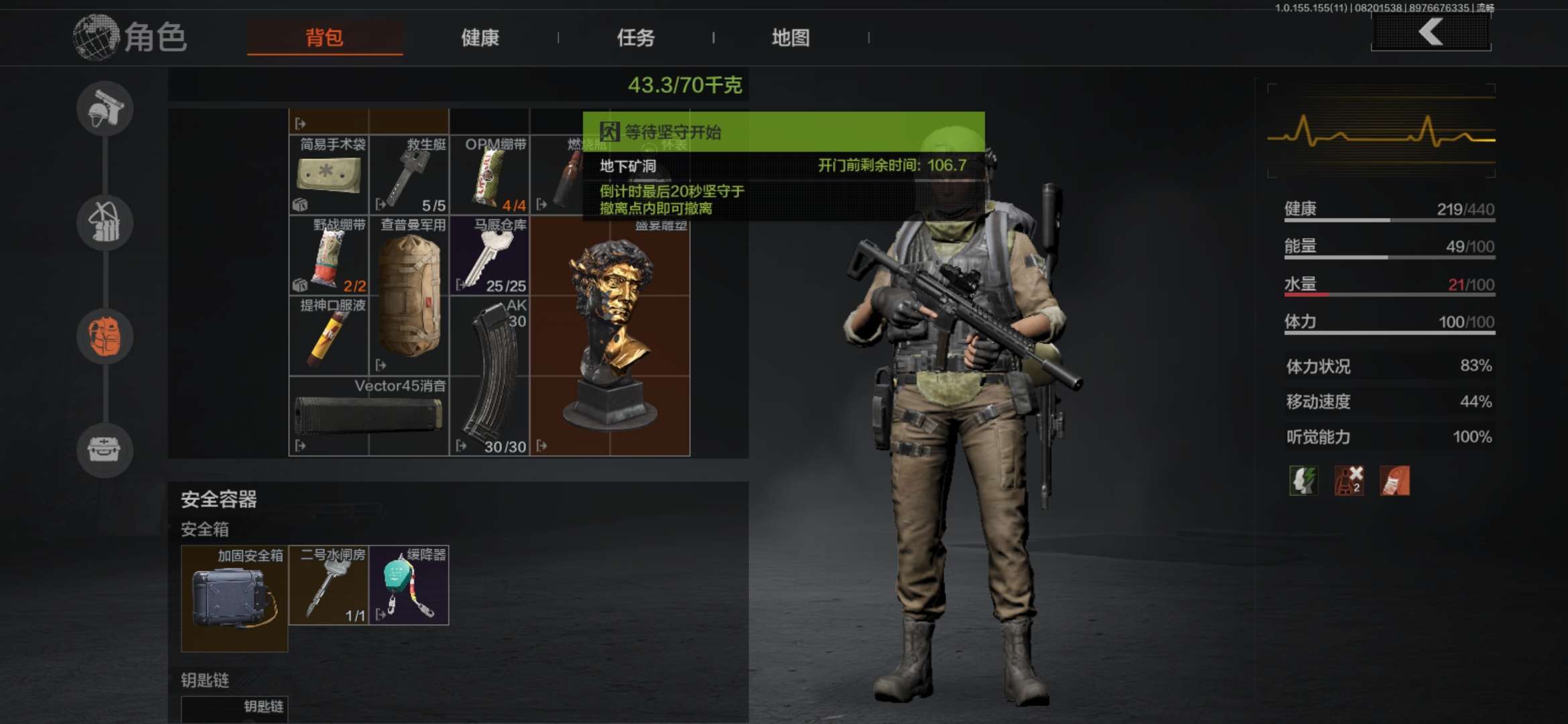Open the weapons and helmet sidebar category
Screen dimensions: 1568x724
[x=105, y=109]
